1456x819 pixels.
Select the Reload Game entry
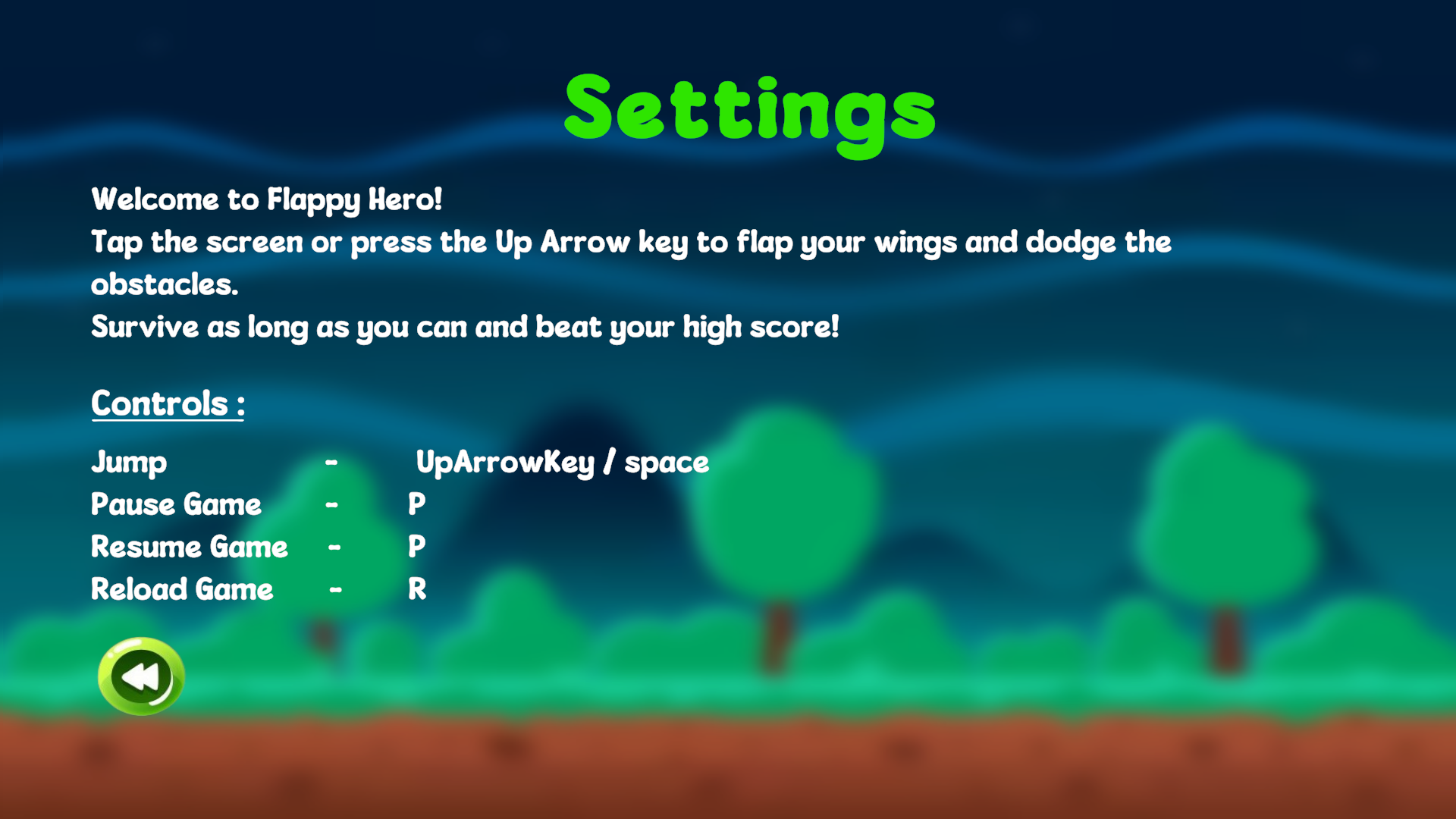point(181,589)
